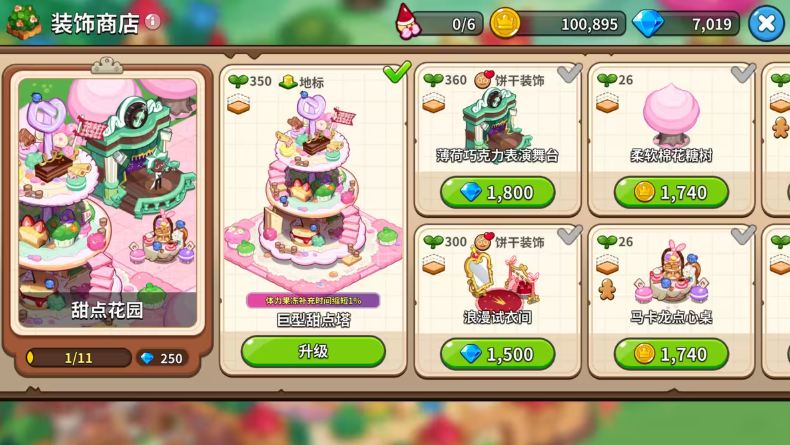Select the 柔软棉花糖树 item image
The image size is (790, 445).
pos(671,114)
